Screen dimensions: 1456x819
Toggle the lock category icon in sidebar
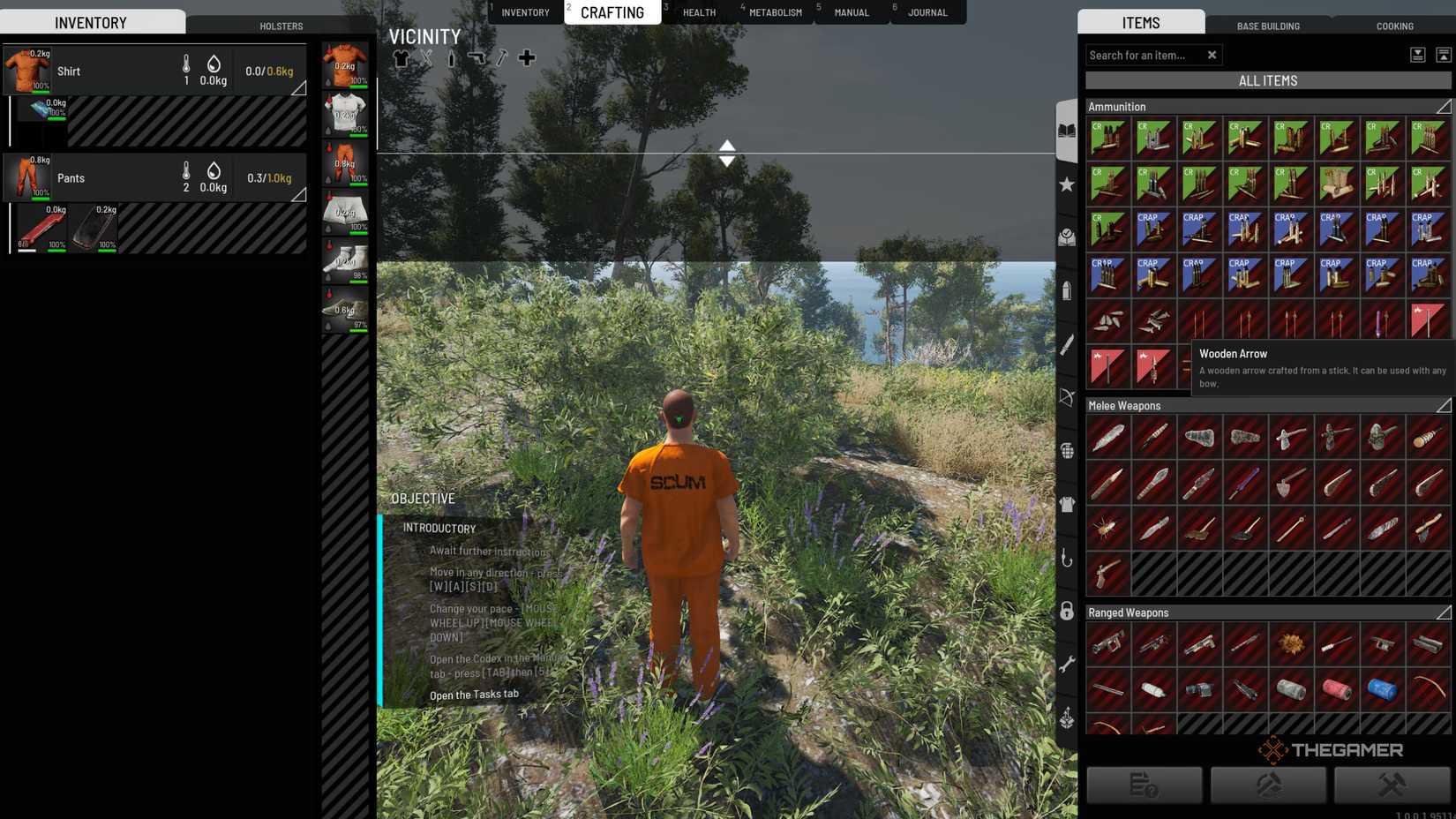1067,609
